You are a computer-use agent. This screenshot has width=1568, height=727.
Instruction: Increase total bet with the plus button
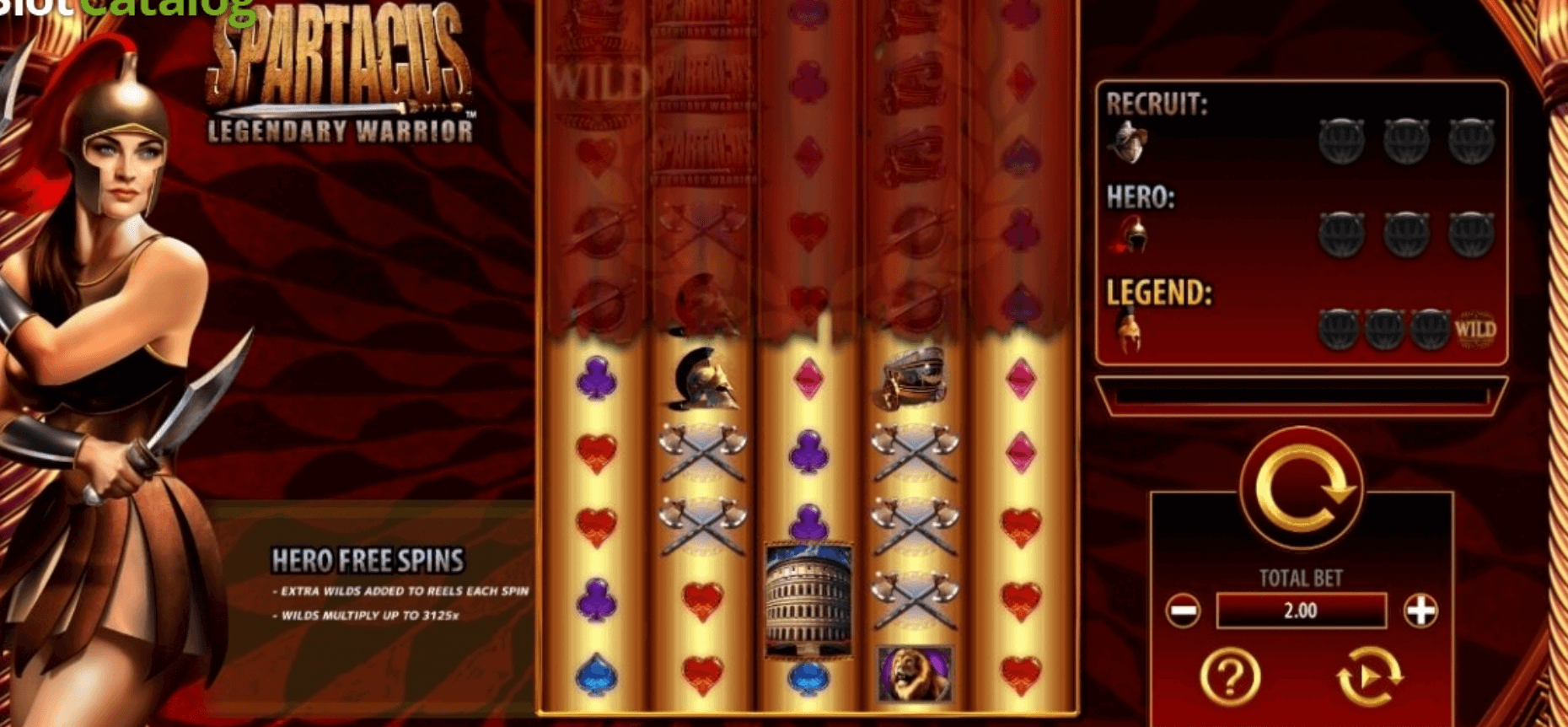click(1420, 611)
